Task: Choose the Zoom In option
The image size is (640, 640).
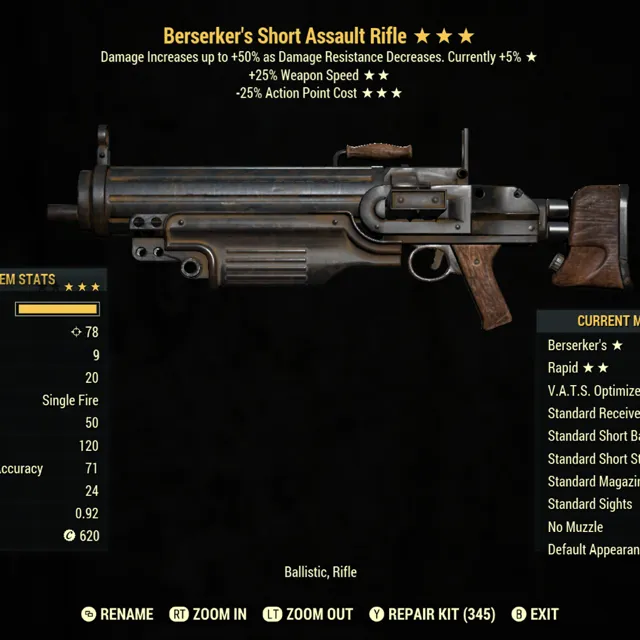Action: click(x=218, y=614)
